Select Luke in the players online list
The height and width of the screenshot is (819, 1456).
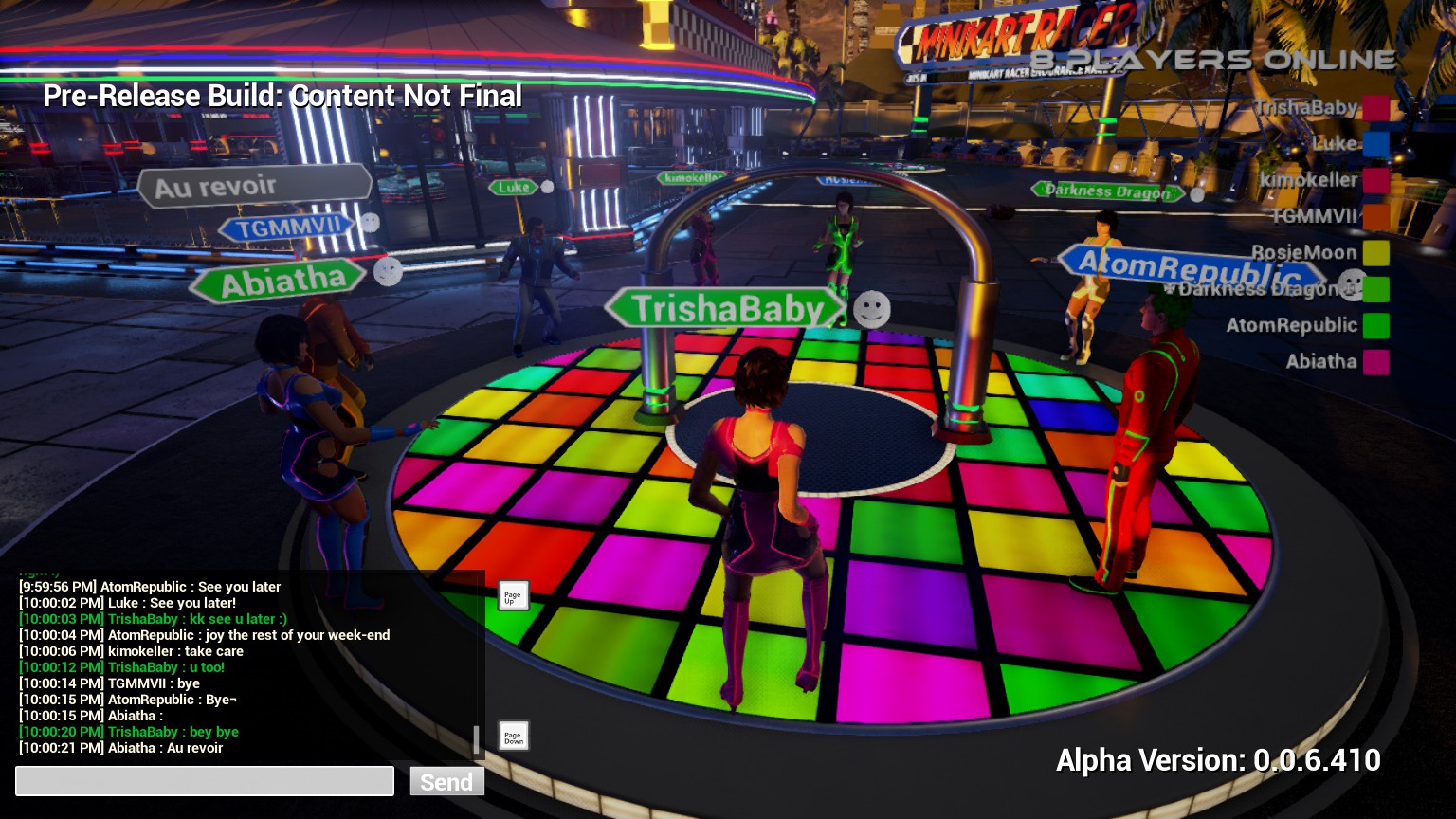pos(1335,144)
